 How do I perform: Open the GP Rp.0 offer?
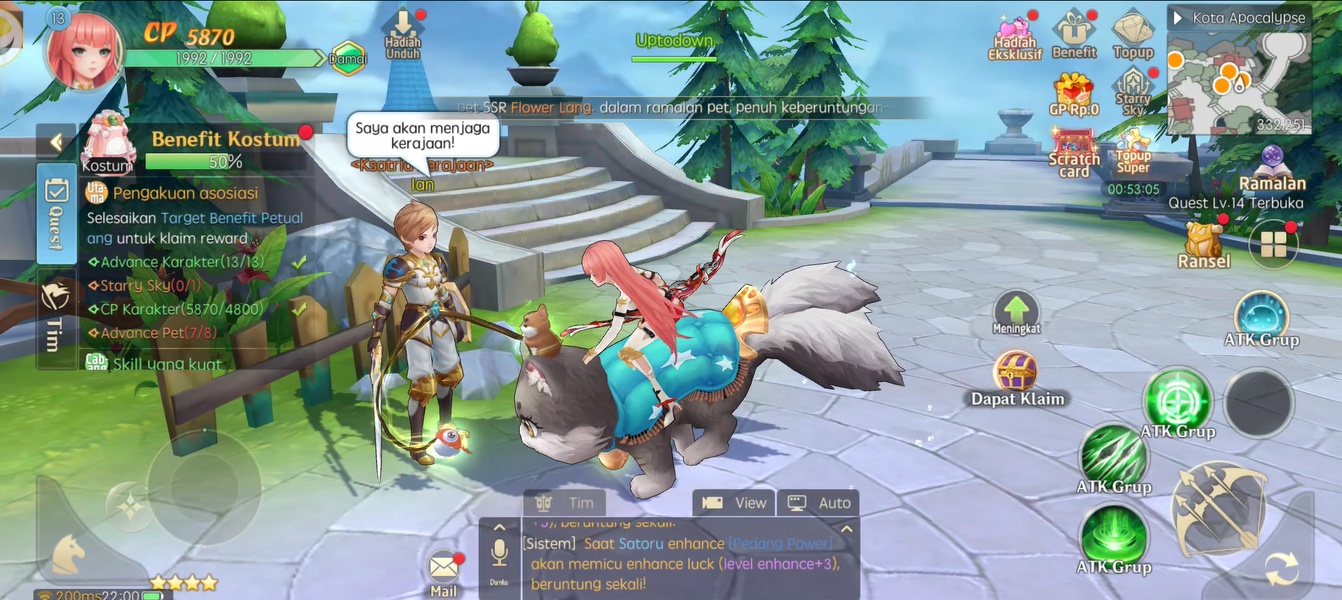point(1074,92)
